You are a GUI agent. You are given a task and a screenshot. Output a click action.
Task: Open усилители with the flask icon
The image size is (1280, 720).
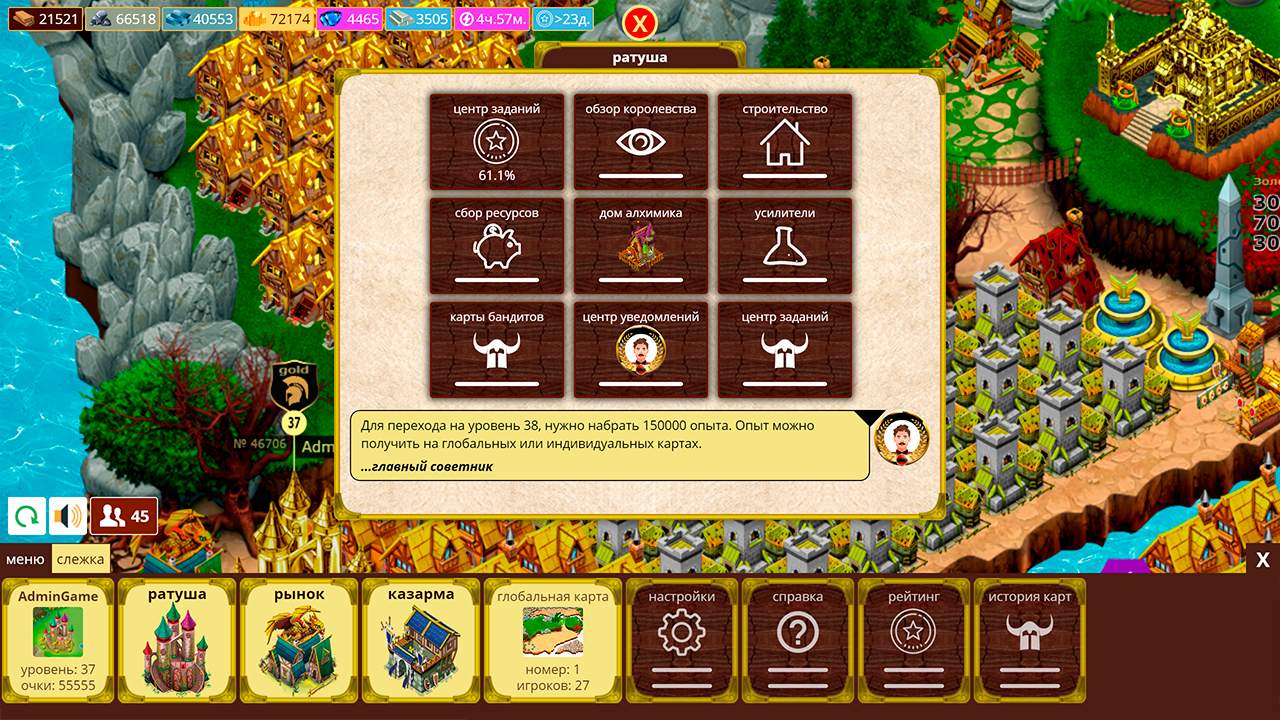tap(785, 245)
